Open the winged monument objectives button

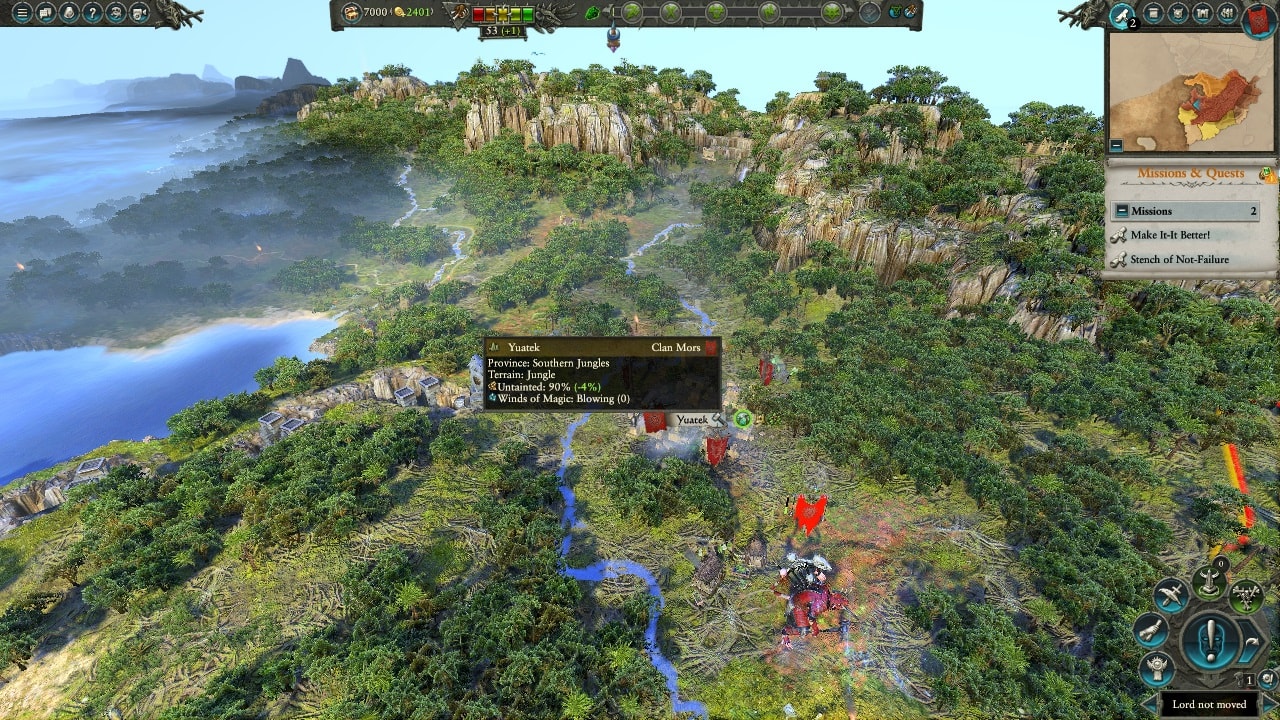(1209, 582)
